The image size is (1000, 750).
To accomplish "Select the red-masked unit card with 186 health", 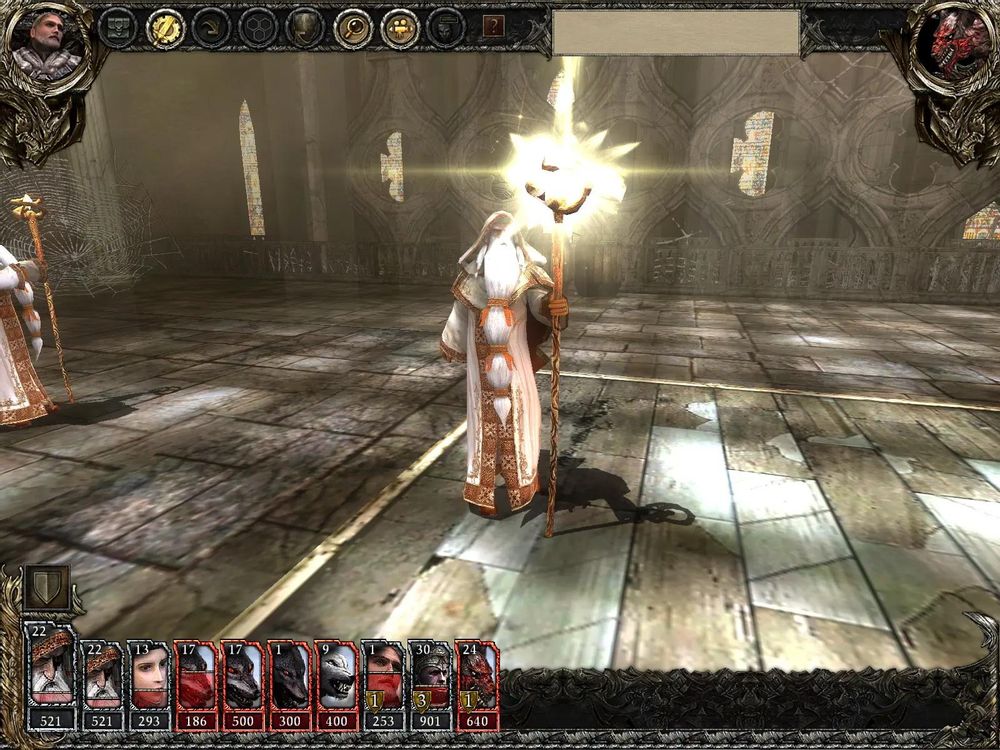I will pos(196,676).
